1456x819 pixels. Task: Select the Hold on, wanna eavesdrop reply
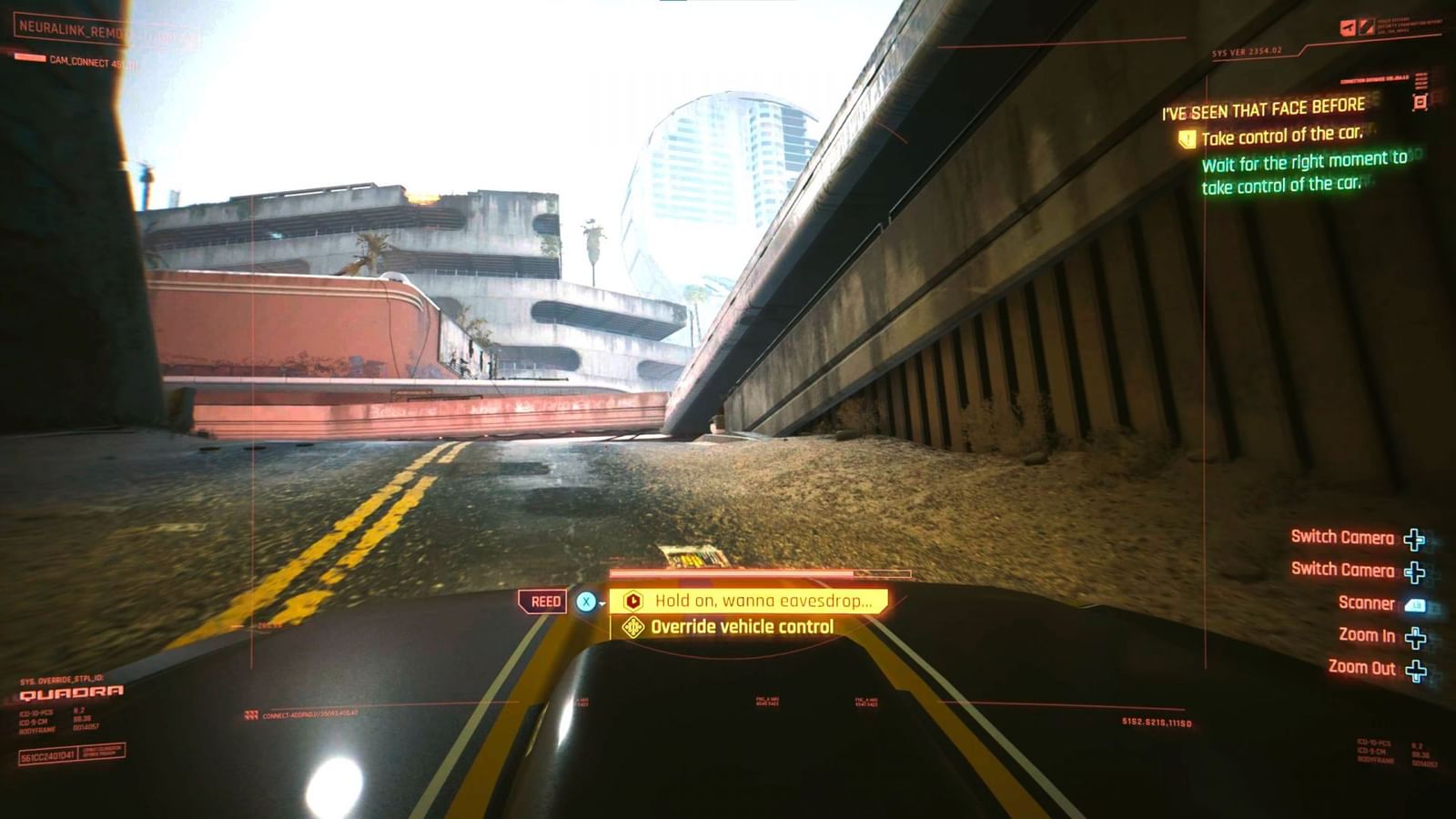coord(764,601)
